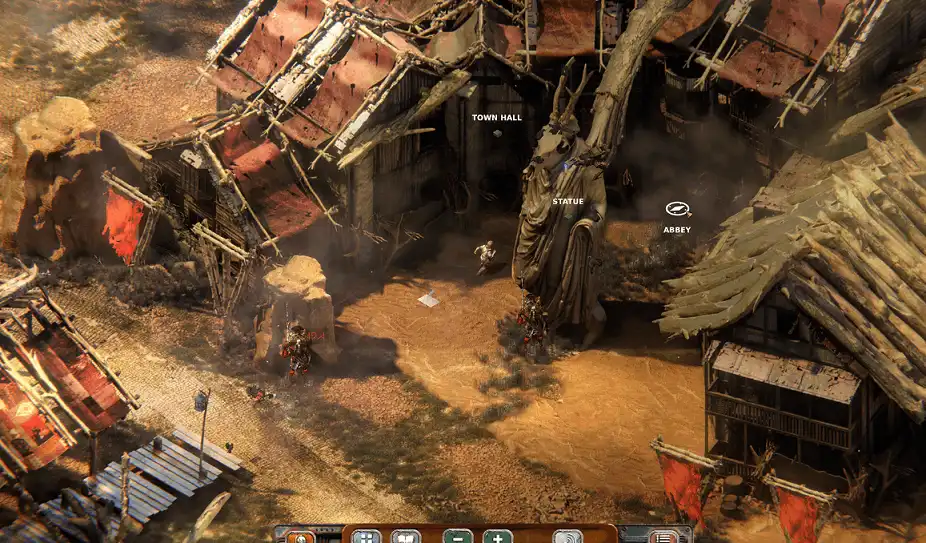Activate the grey sound-wave button
This screenshot has height=543, width=926.
[567, 537]
